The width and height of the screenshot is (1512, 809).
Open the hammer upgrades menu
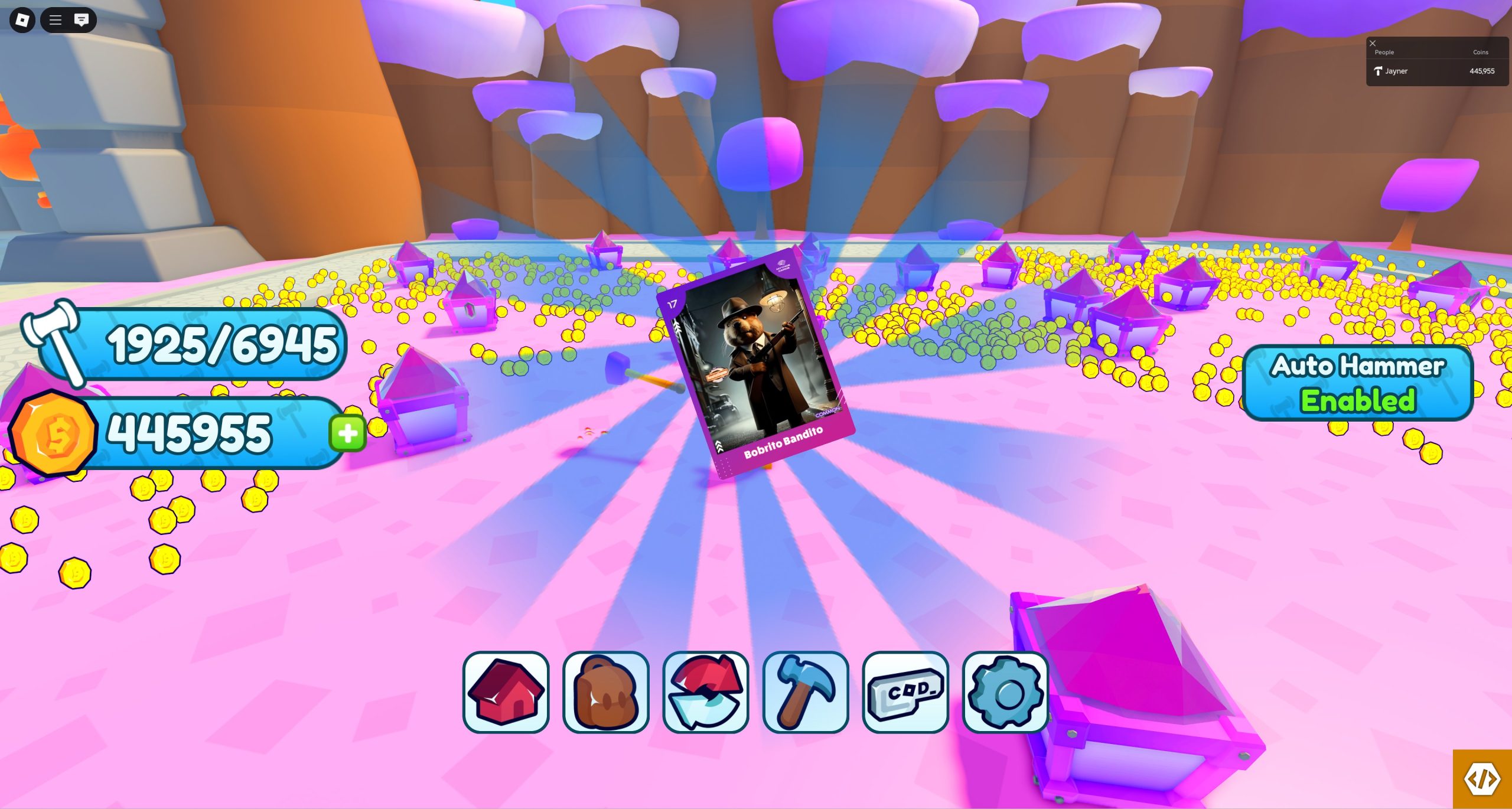[806, 691]
